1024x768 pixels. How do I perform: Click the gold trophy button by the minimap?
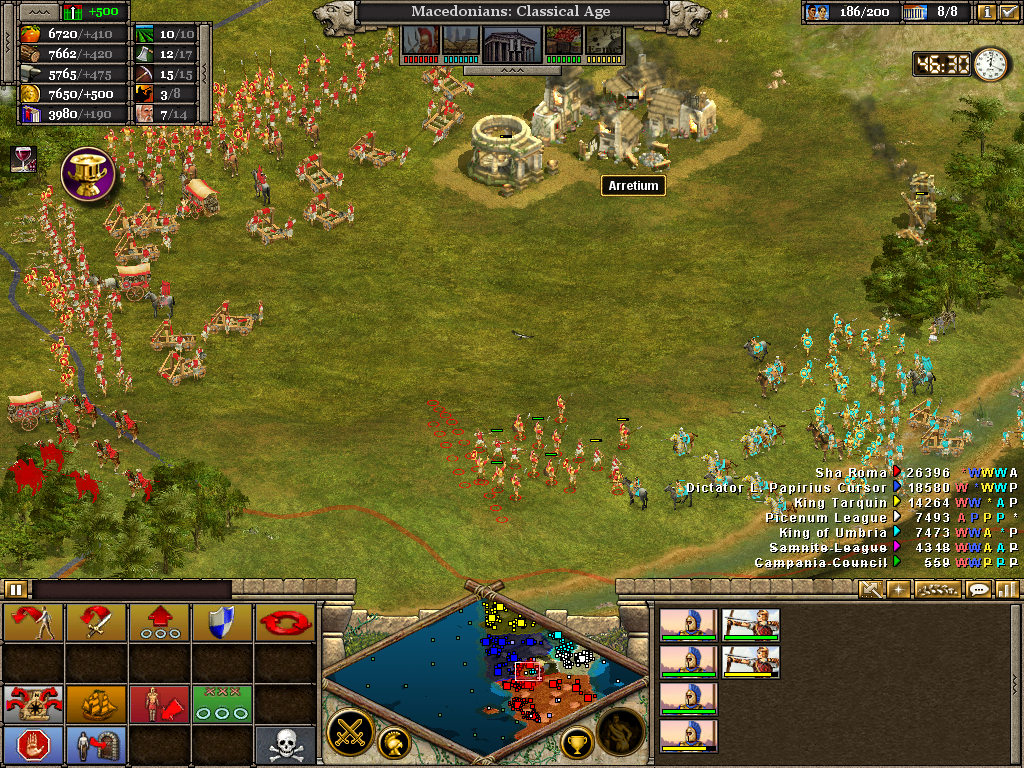[x=576, y=742]
